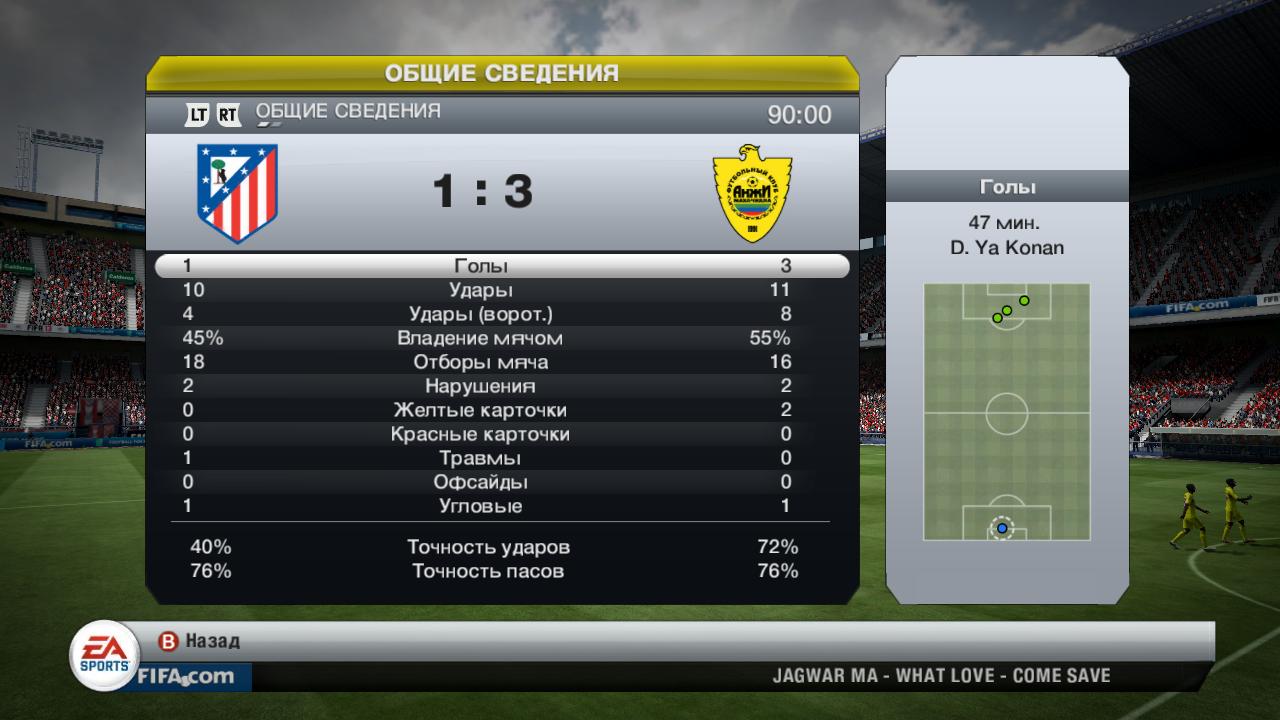Viewport: 1280px width, 720px height.
Task: Select the Отборы мяча row
Action: [x=481, y=362]
